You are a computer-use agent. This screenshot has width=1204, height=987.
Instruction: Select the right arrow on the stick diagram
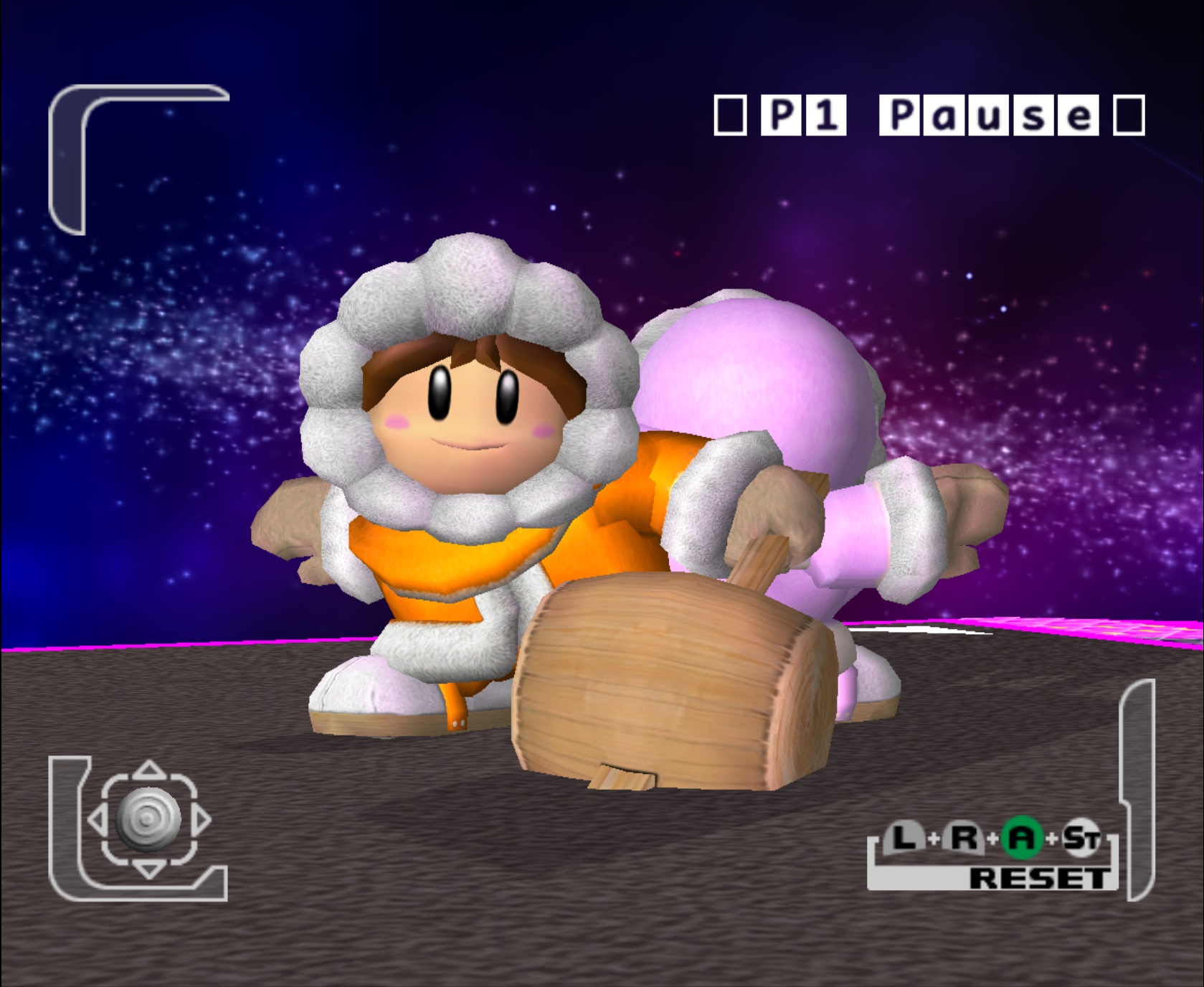pyautogui.click(x=202, y=819)
